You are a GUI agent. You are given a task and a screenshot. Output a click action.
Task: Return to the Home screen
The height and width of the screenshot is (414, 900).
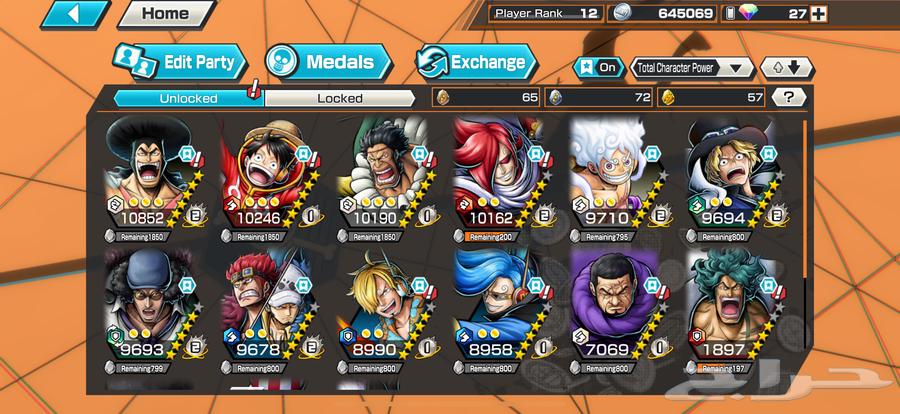165,14
